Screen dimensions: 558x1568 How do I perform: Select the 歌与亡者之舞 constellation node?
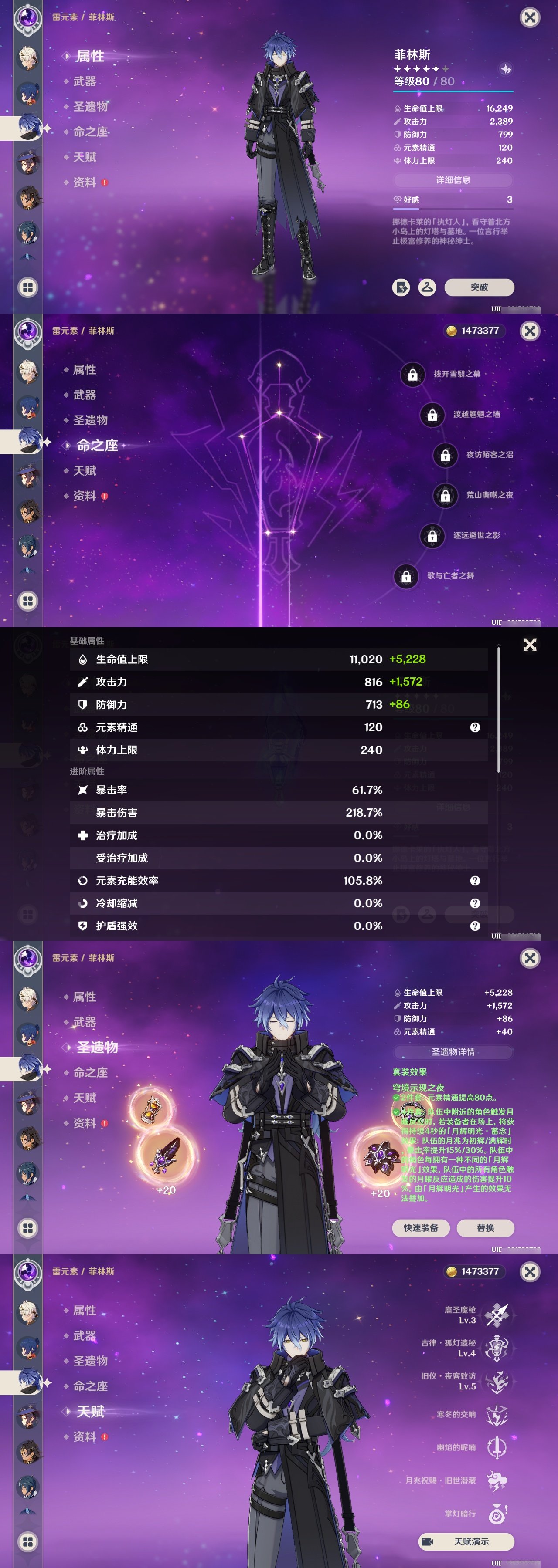[406, 576]
